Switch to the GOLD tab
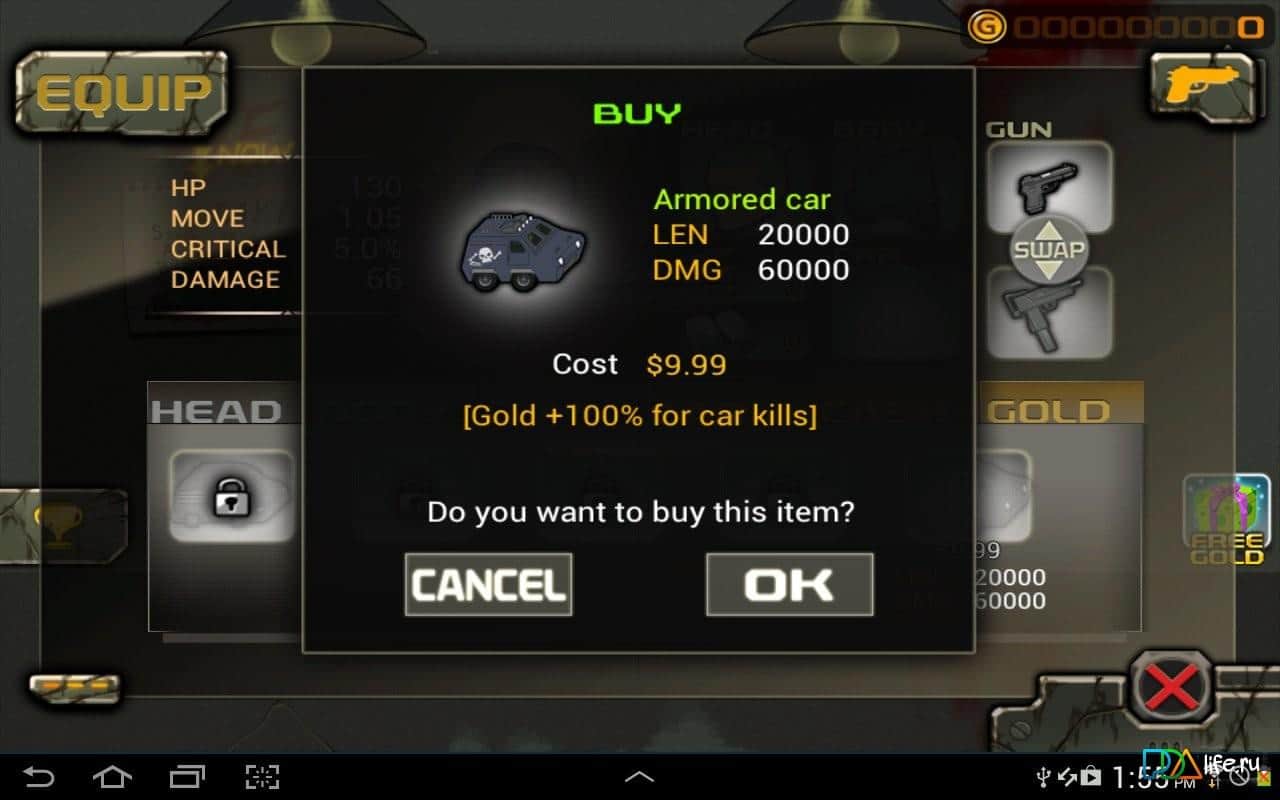Viewport: 1280px width, 800px height. 1048,410
